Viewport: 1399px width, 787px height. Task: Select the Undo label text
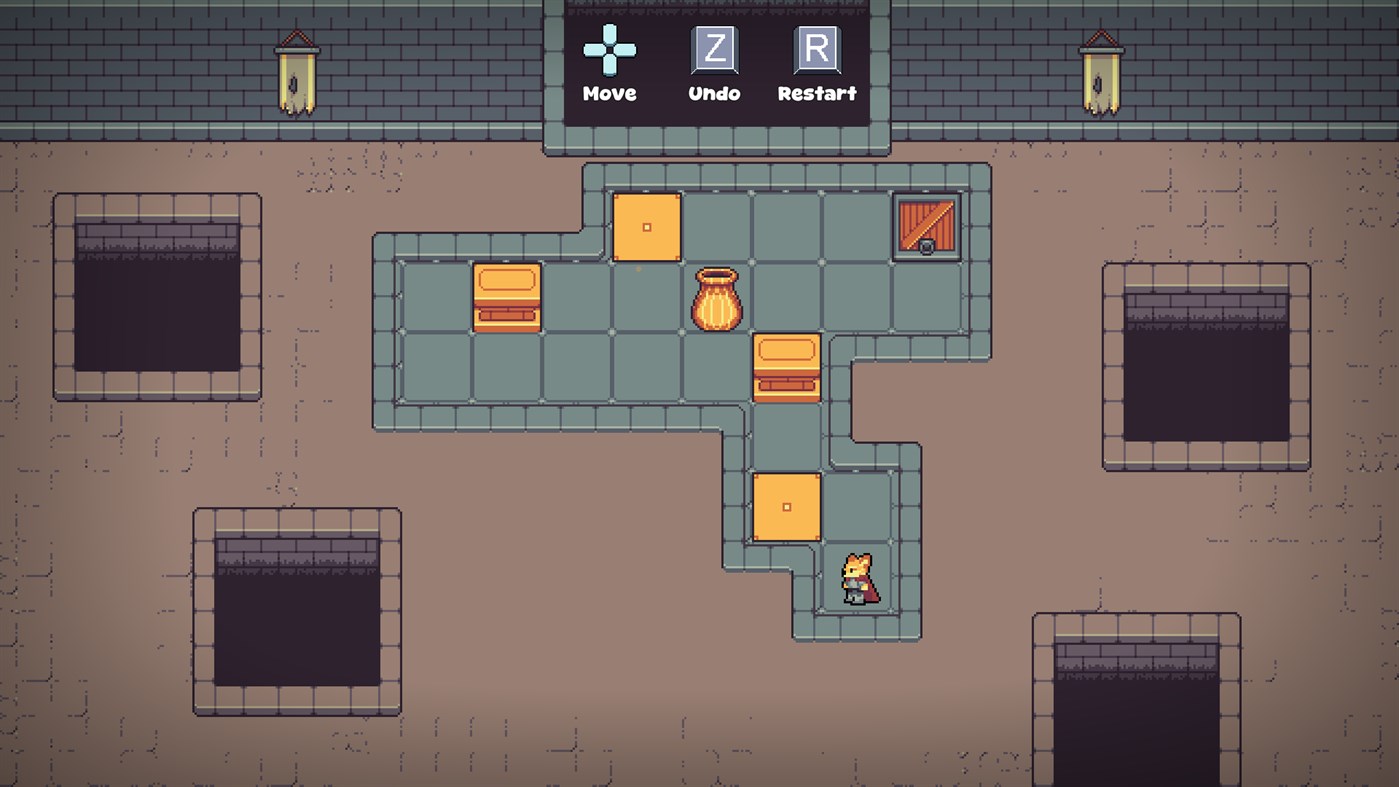[x=713, y=93]
